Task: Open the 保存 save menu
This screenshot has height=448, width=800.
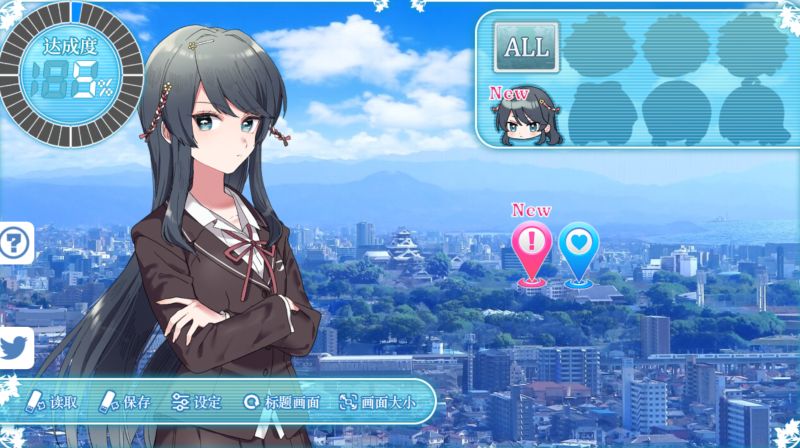Action: click(x=125, y=402)
